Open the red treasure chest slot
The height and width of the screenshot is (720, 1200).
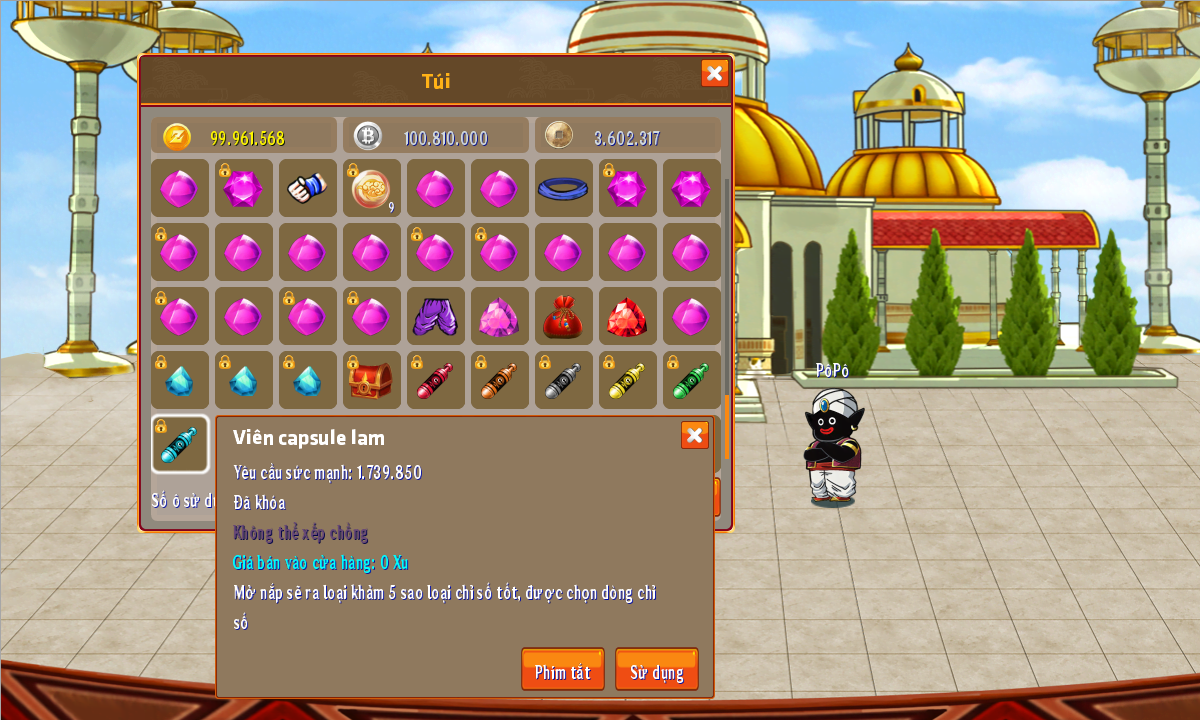[371, 380]
